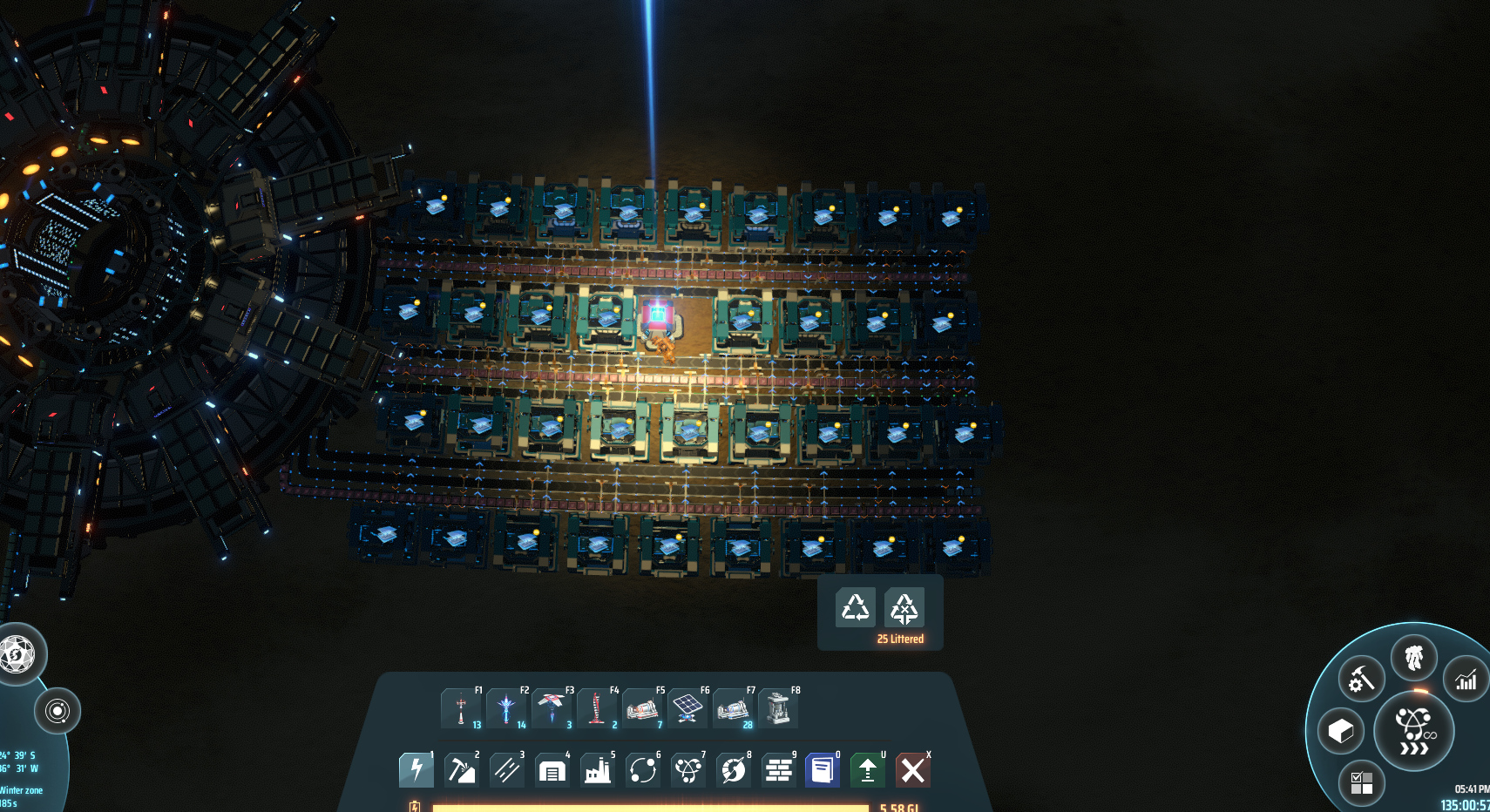Image resolution: width=1490 pixels, height=812 pixels.
Task: Select the wind turbine in slot F4
Action: [x=597, y=708]
